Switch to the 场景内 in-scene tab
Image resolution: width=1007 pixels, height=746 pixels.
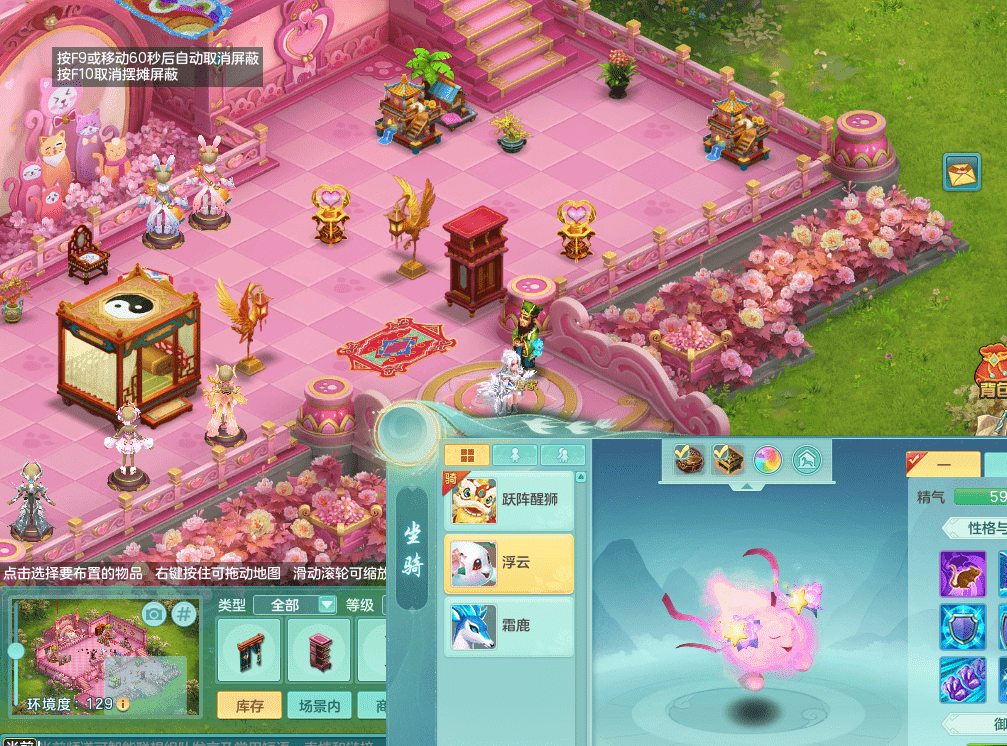[x=319, y=705]
